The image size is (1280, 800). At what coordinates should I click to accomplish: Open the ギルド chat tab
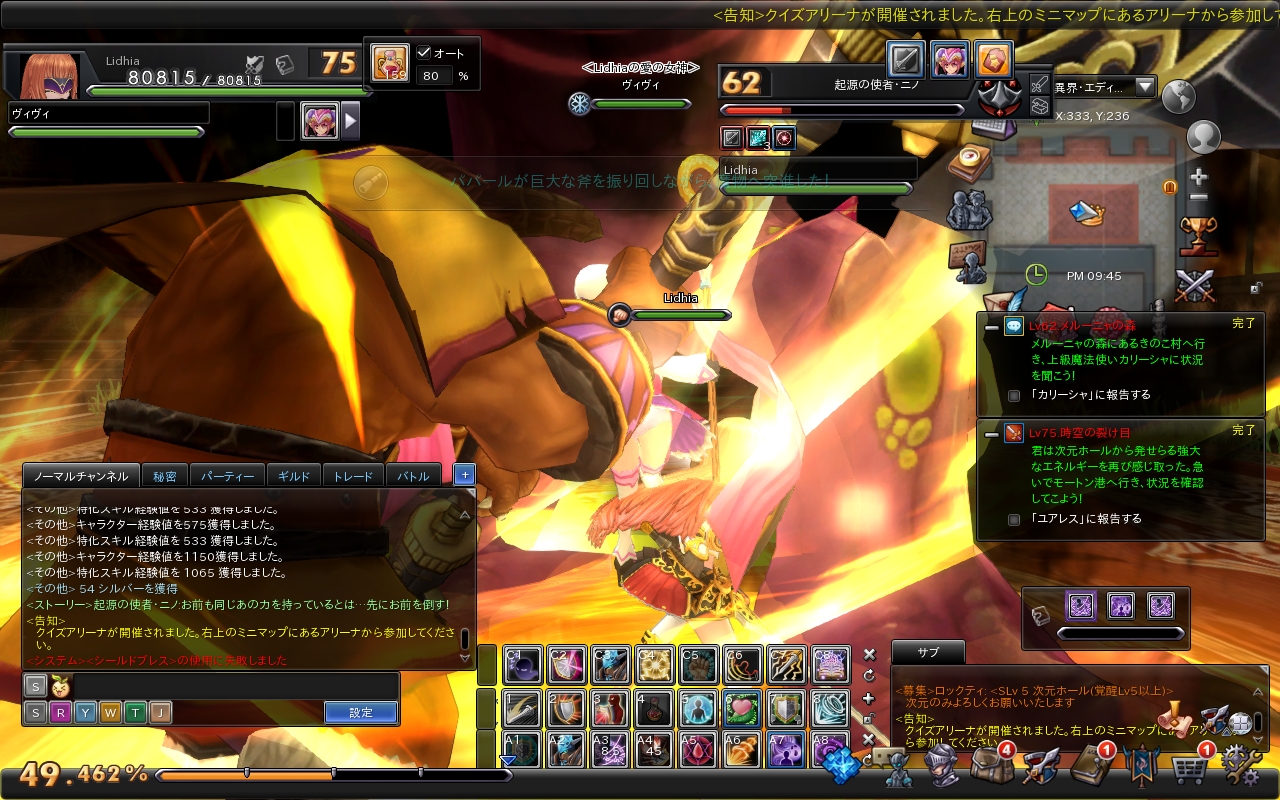tap(294, 477)
